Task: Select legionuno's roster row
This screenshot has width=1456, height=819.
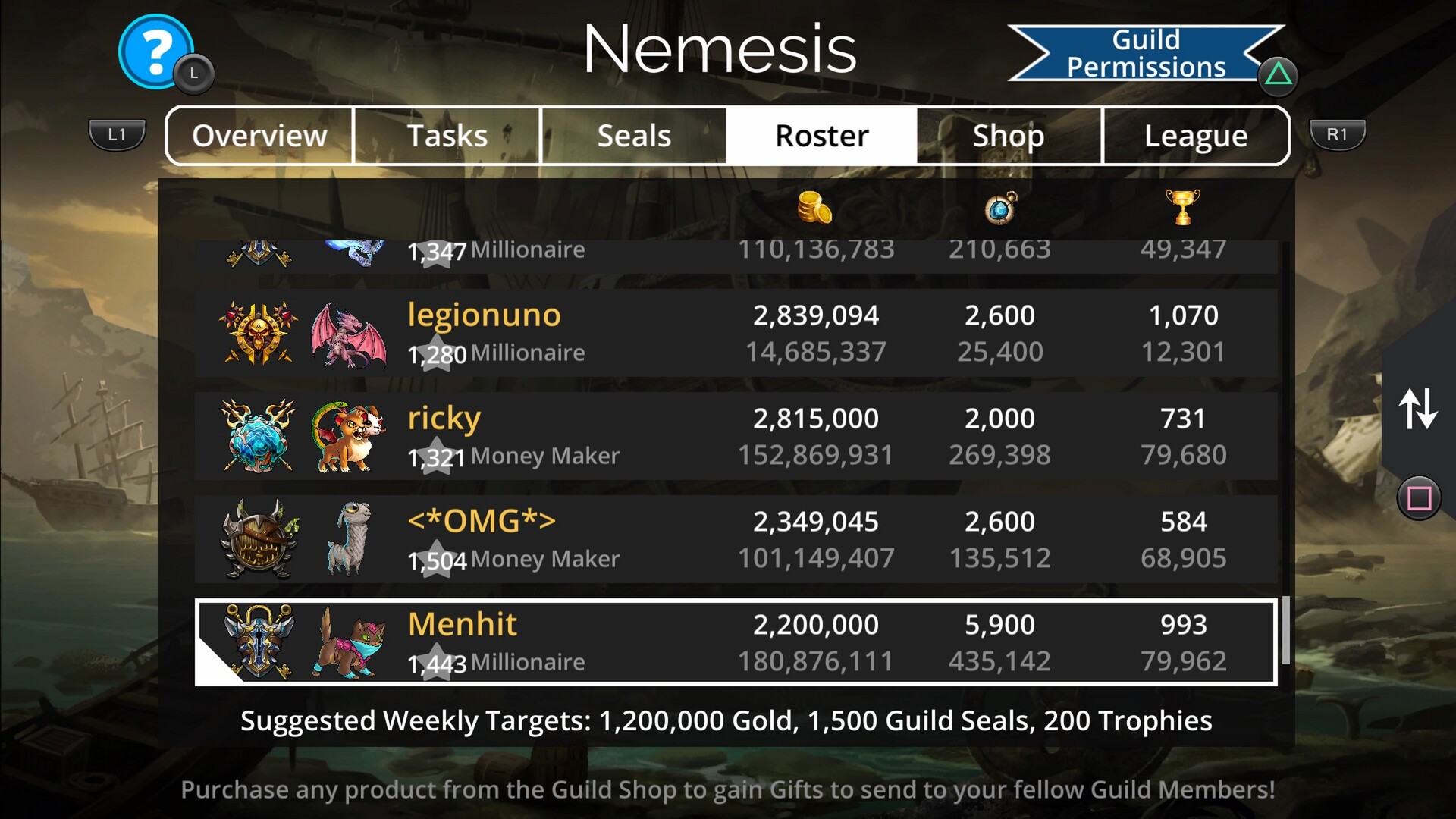Action: 736,333
